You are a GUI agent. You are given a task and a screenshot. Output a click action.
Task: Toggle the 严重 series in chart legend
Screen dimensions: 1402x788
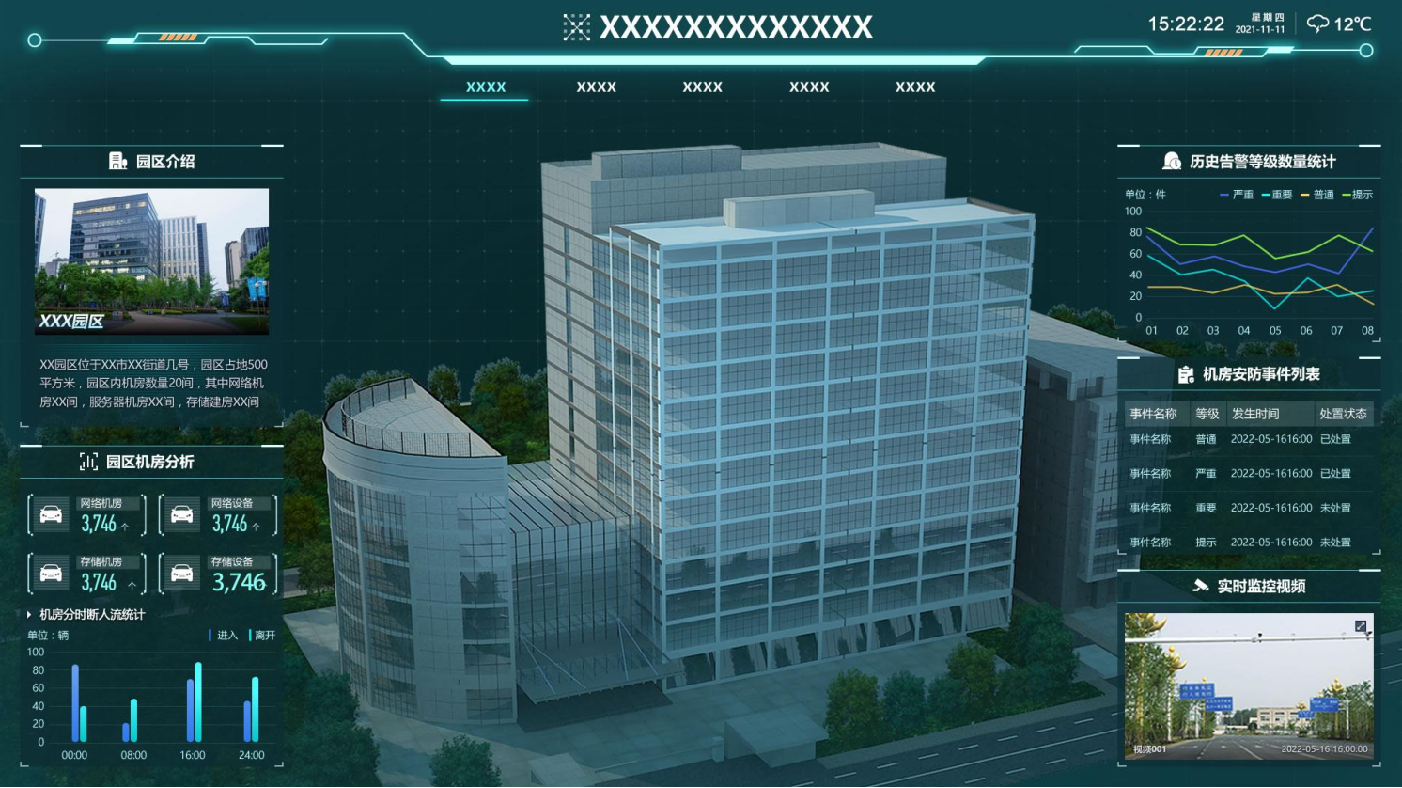(x=1237, y=194)
